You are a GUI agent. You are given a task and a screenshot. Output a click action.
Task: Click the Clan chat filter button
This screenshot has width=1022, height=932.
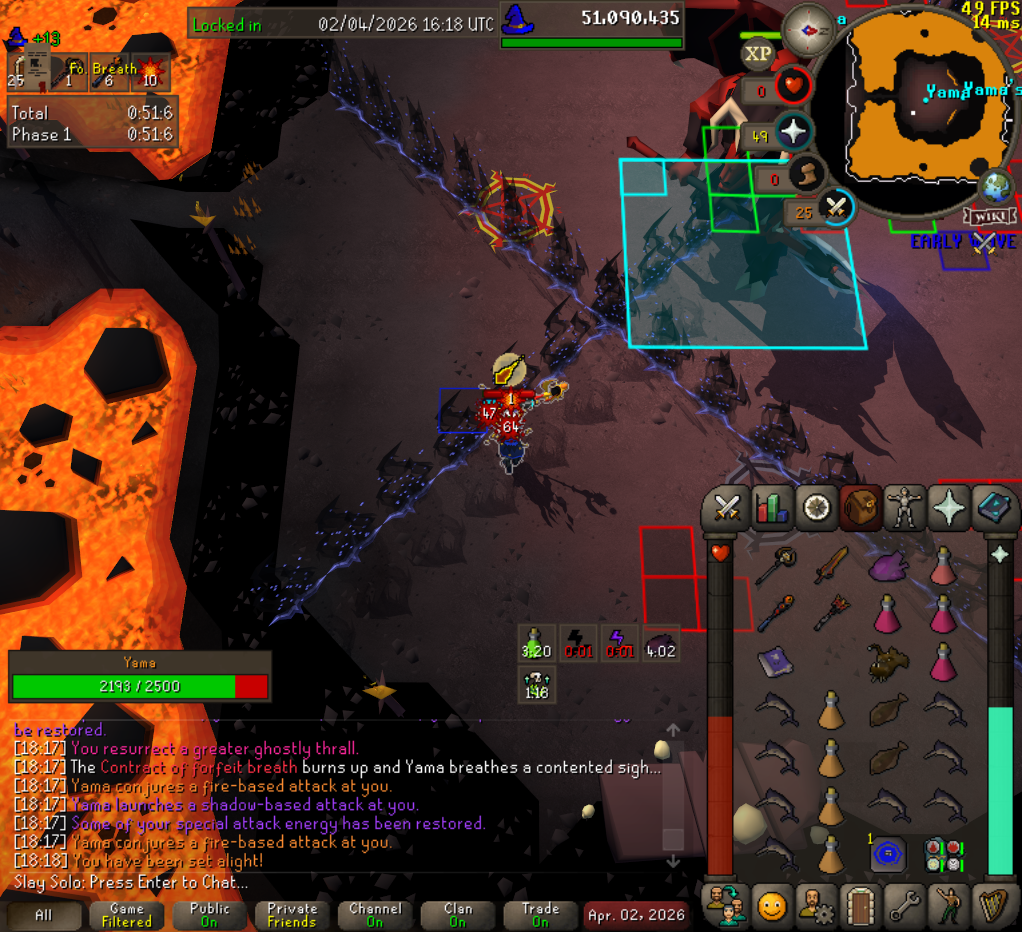tap(458, 915)
